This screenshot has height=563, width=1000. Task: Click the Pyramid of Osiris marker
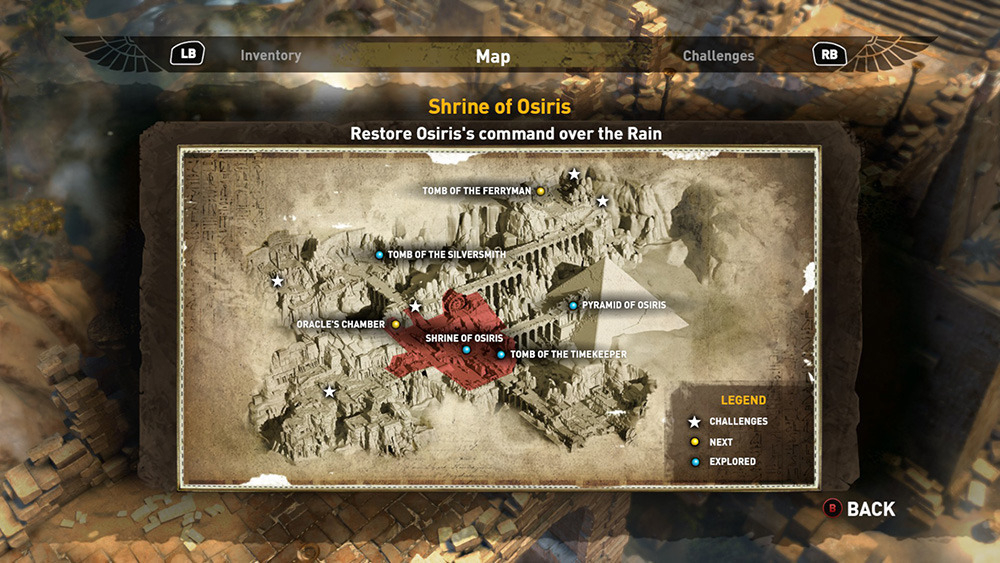tap(573, 305)
